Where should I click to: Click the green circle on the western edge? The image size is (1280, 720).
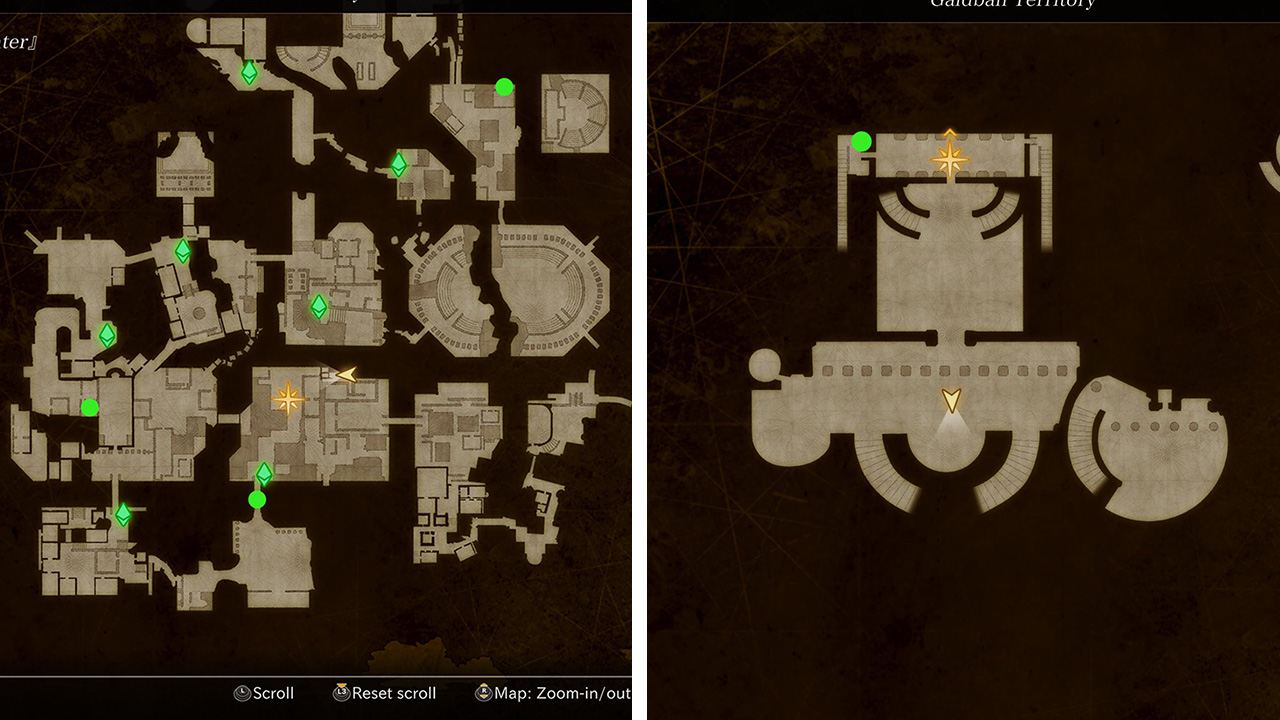91,406
